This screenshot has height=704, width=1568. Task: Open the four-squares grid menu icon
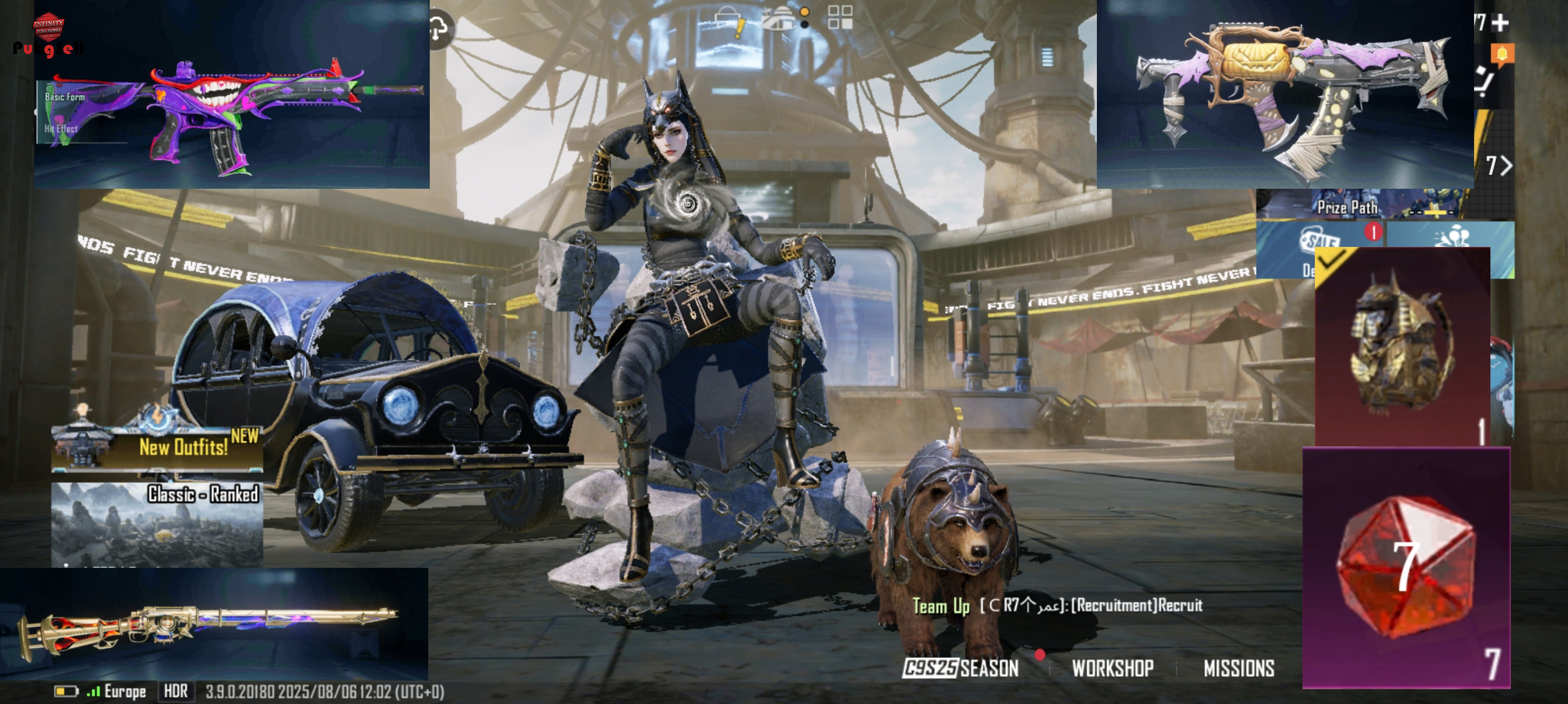(x=840, y=18)
